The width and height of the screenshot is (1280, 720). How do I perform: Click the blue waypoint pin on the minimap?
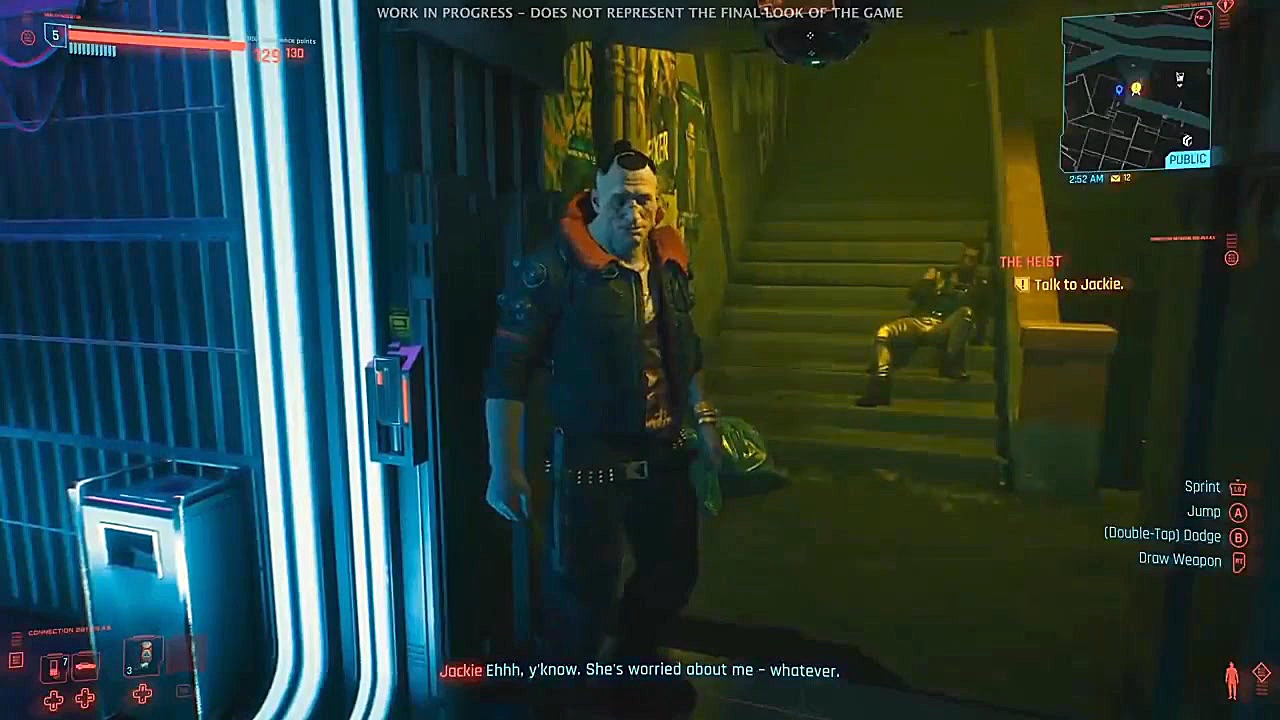pos(1119,89)
